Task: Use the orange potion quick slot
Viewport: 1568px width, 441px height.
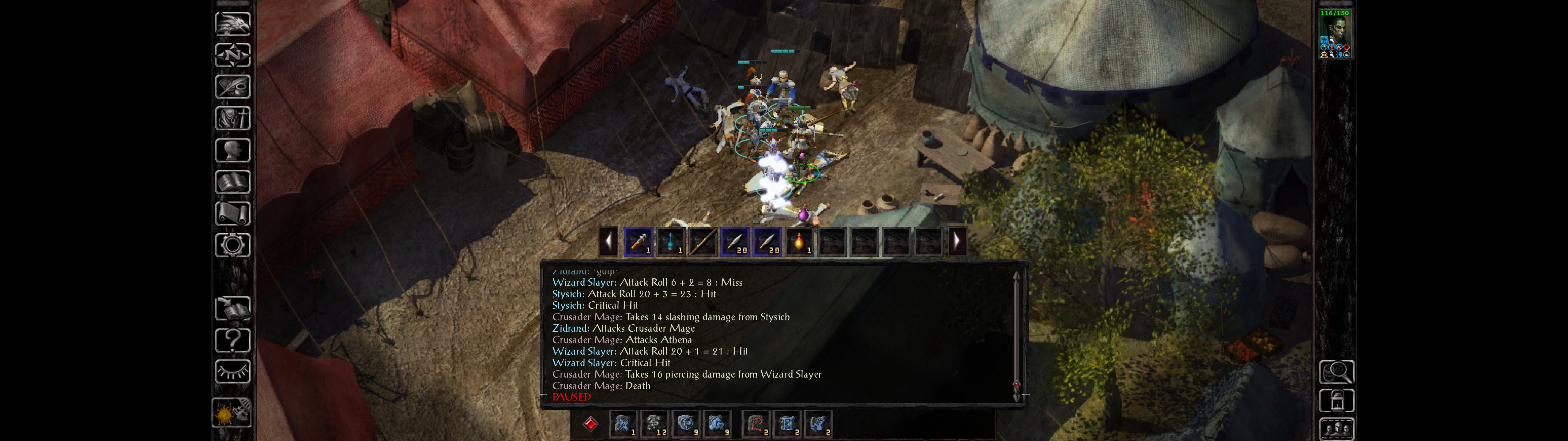Action: point(799,242)
